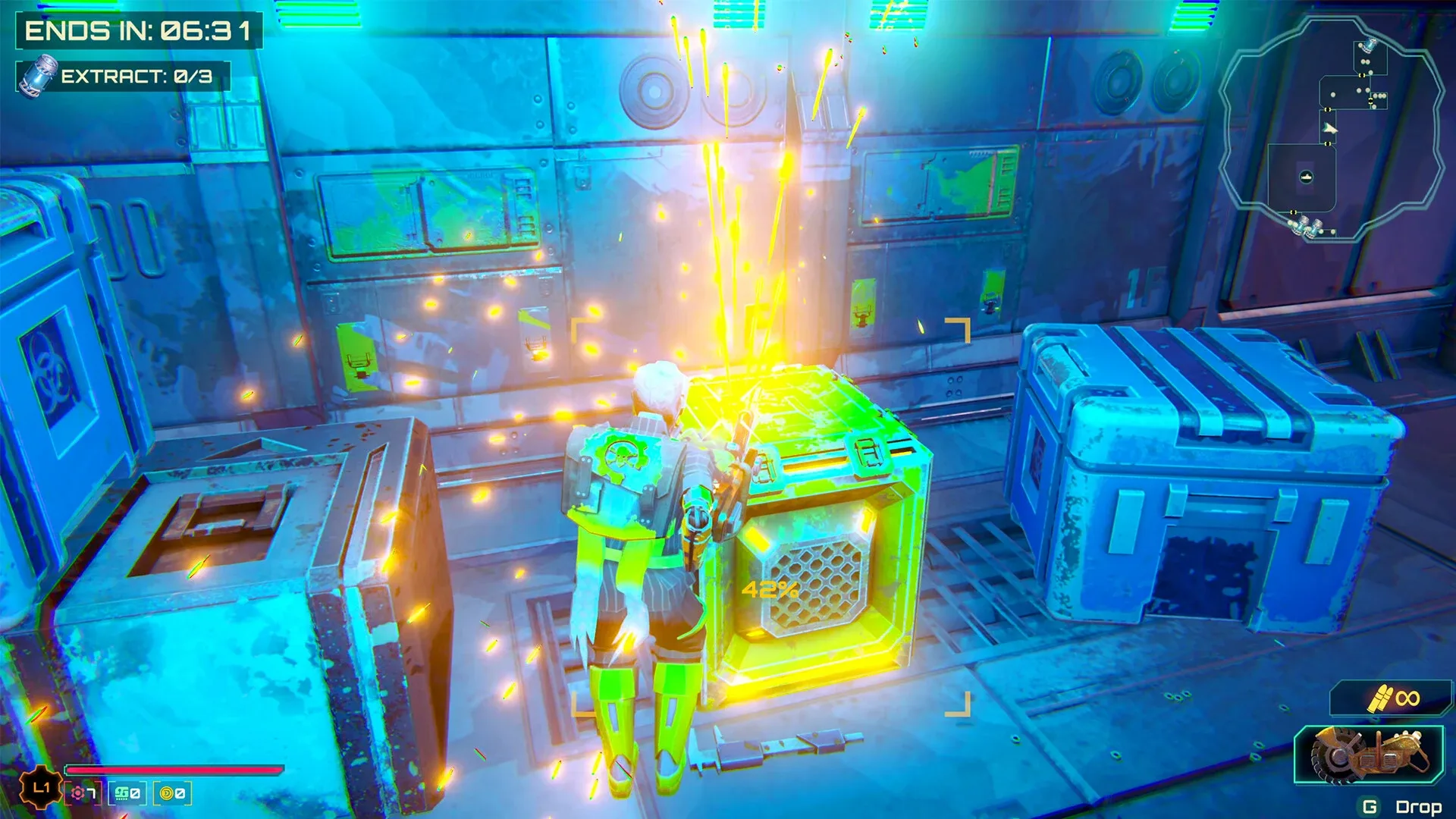Image resolution: width=1456 pixels, height=819 pixels.
Task: Open the ENDS IN countdown timer panel
Action: (136, 30)
